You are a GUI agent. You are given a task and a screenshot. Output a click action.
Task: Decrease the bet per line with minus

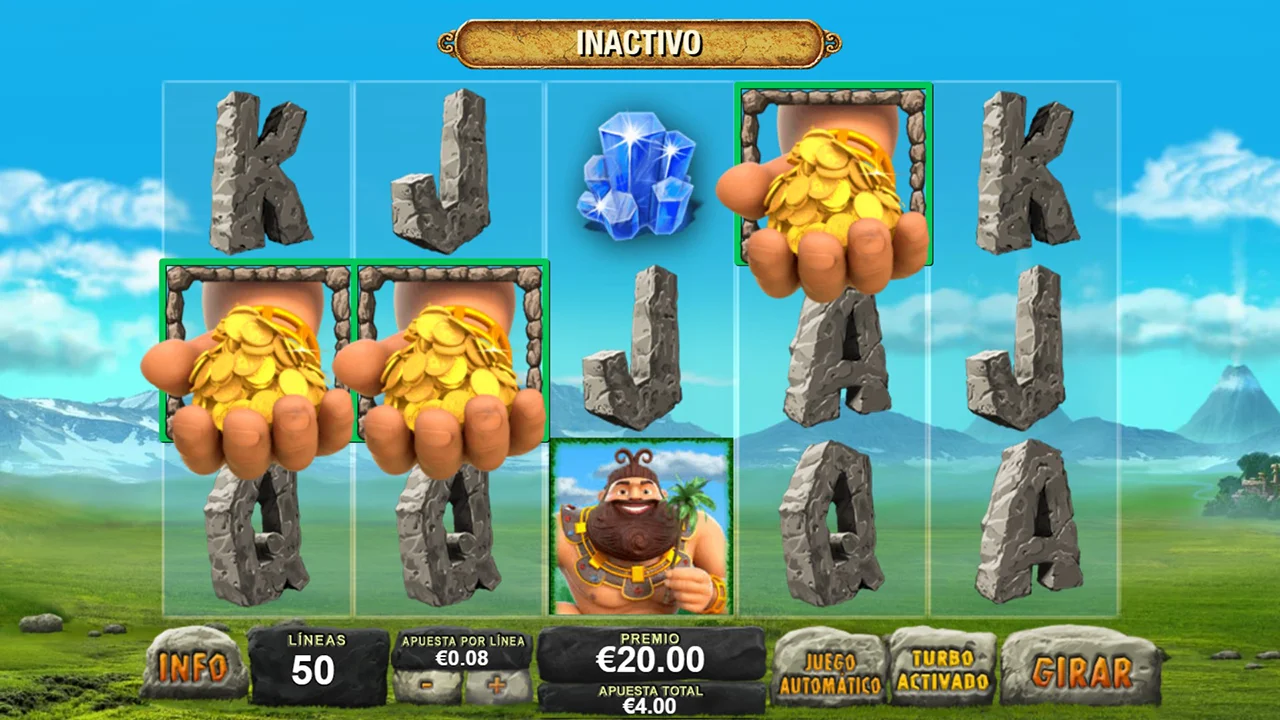[427, 687]
